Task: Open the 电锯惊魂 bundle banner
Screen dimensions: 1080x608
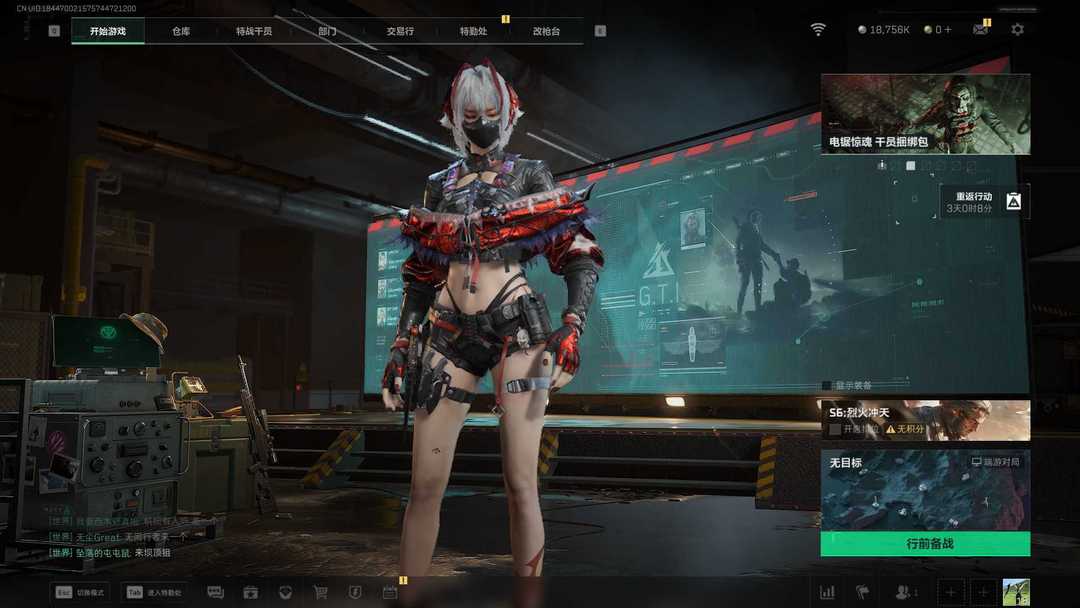Action: [925, 113]
